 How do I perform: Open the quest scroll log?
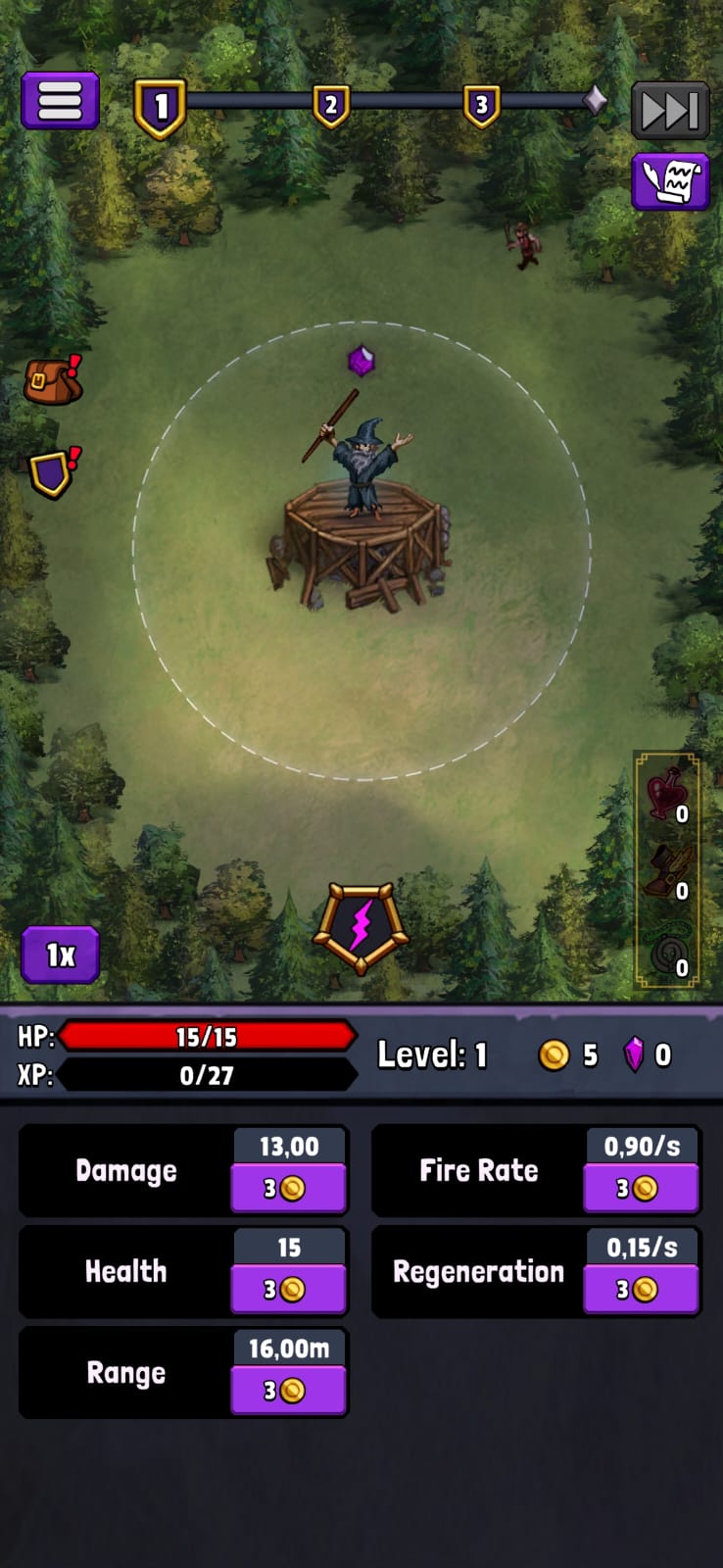(670, 181)
